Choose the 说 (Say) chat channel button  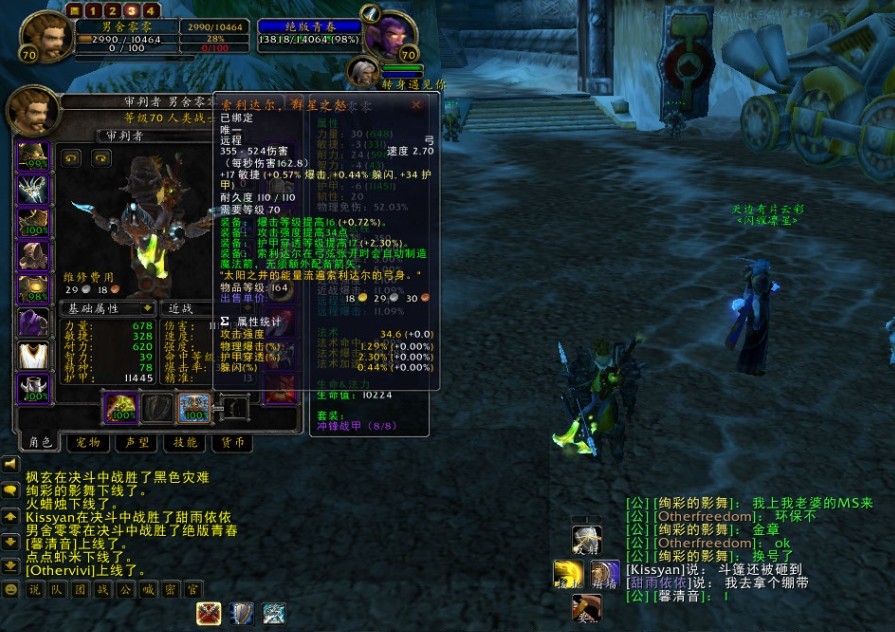34,590
